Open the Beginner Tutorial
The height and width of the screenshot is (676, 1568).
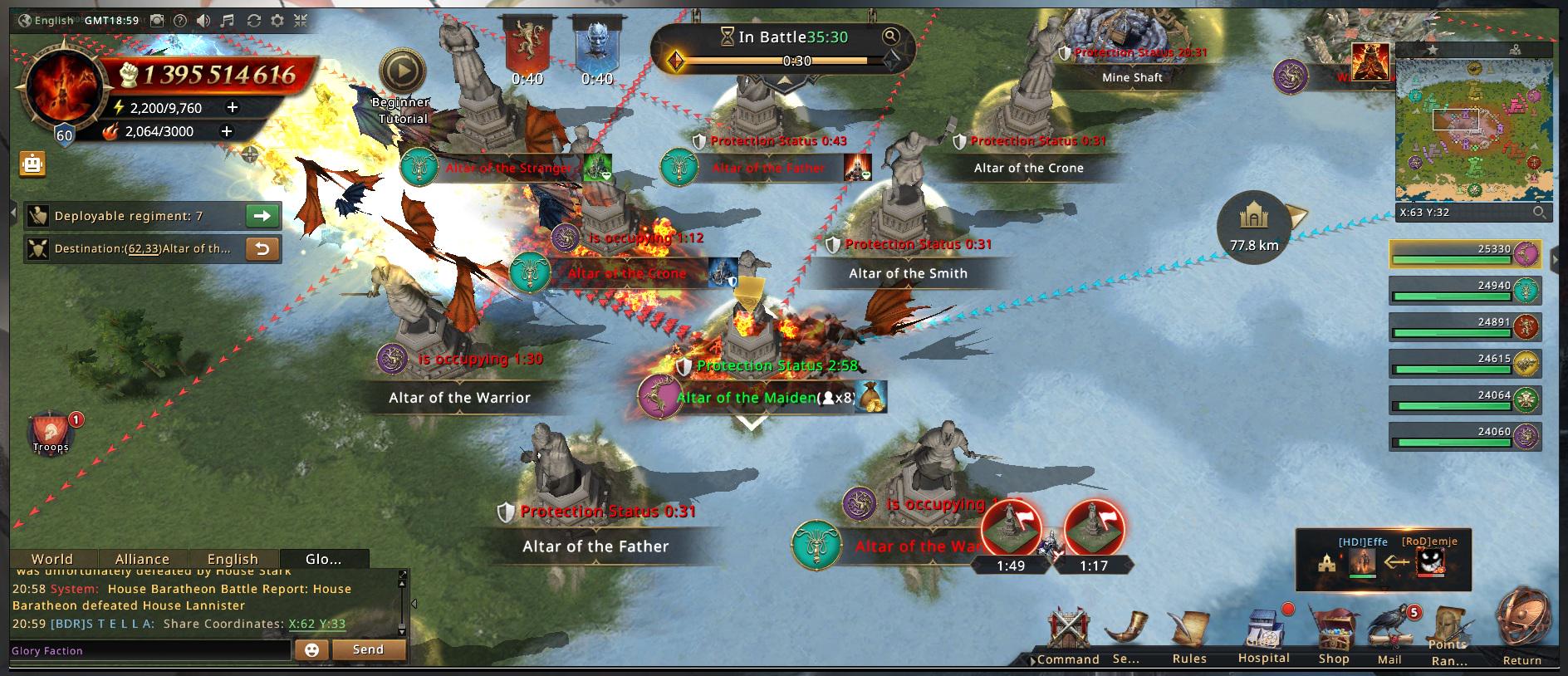tap(402, 73)
